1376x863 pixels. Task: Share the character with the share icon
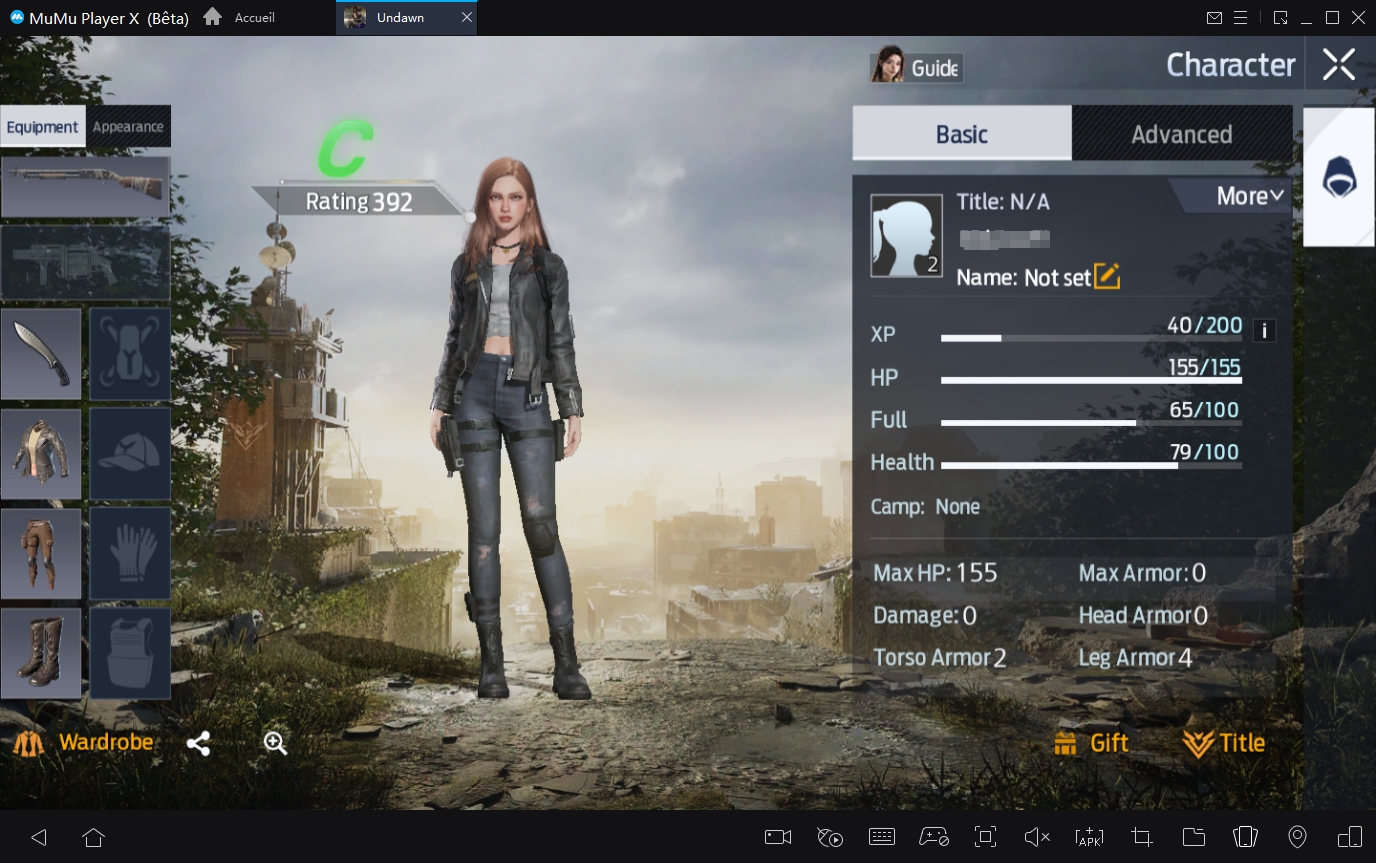(198, 743)
